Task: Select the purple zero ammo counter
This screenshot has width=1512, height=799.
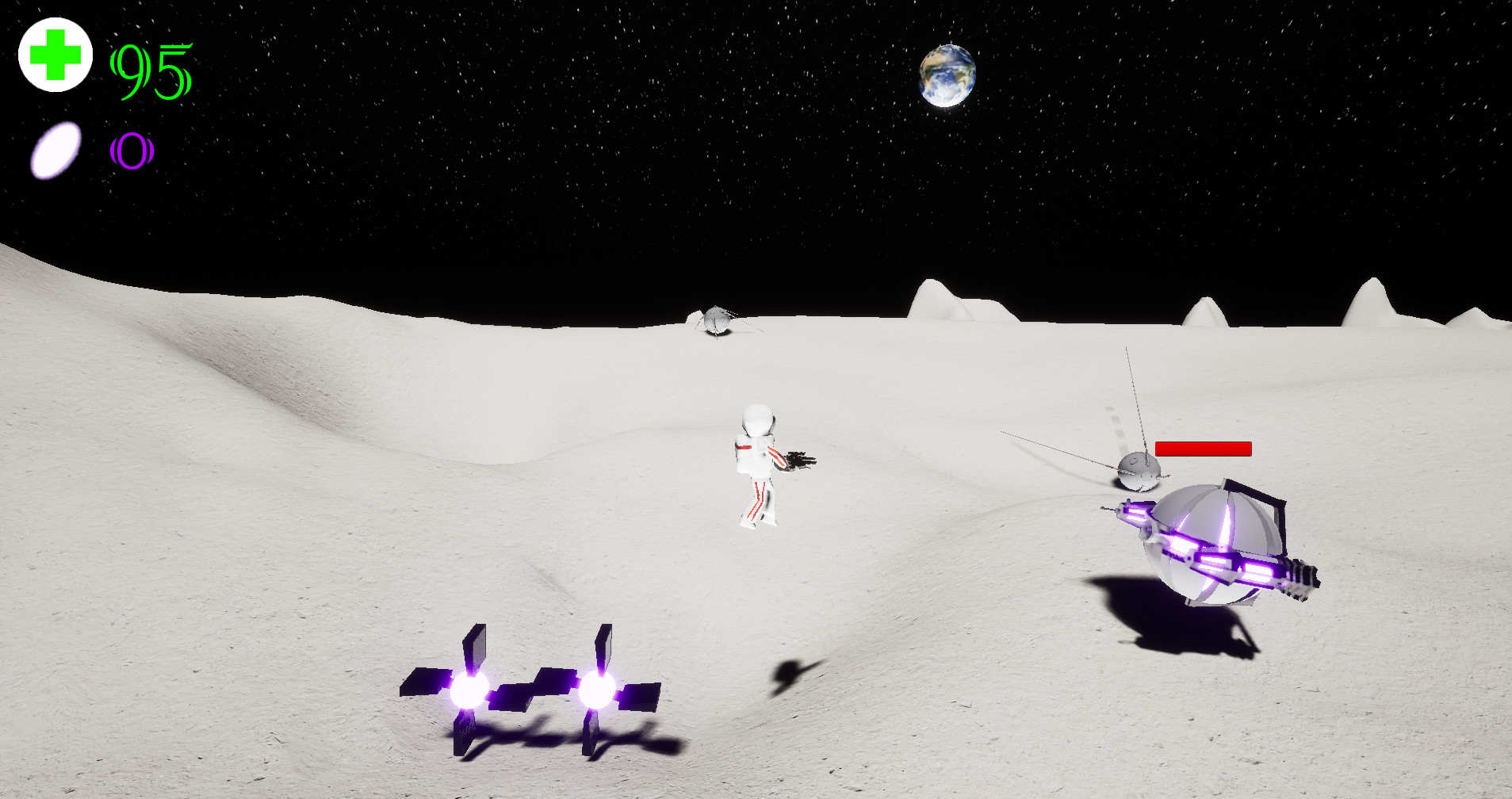Action: pos(132,151)
